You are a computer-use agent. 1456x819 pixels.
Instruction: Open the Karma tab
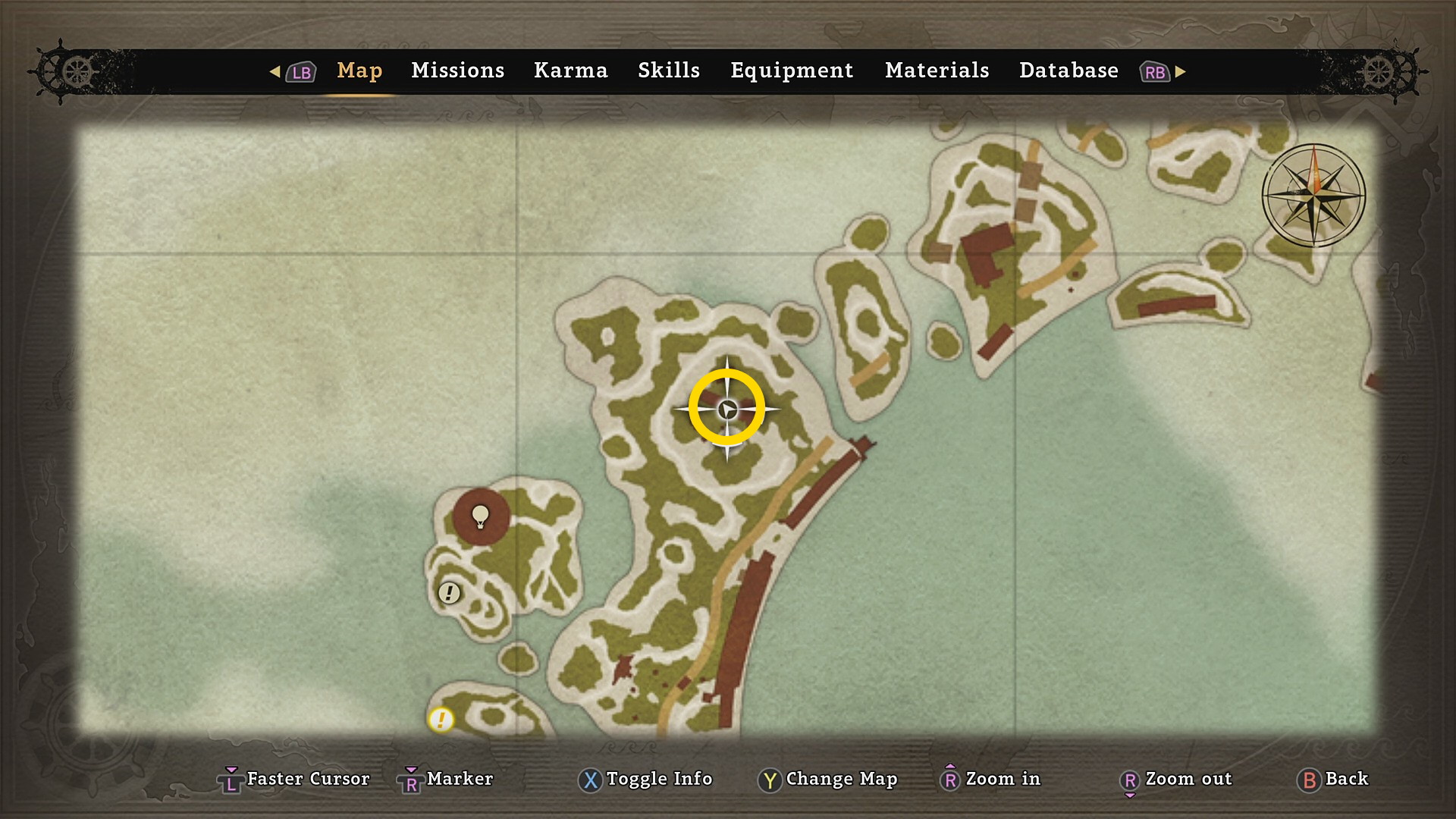coord(570,71)
